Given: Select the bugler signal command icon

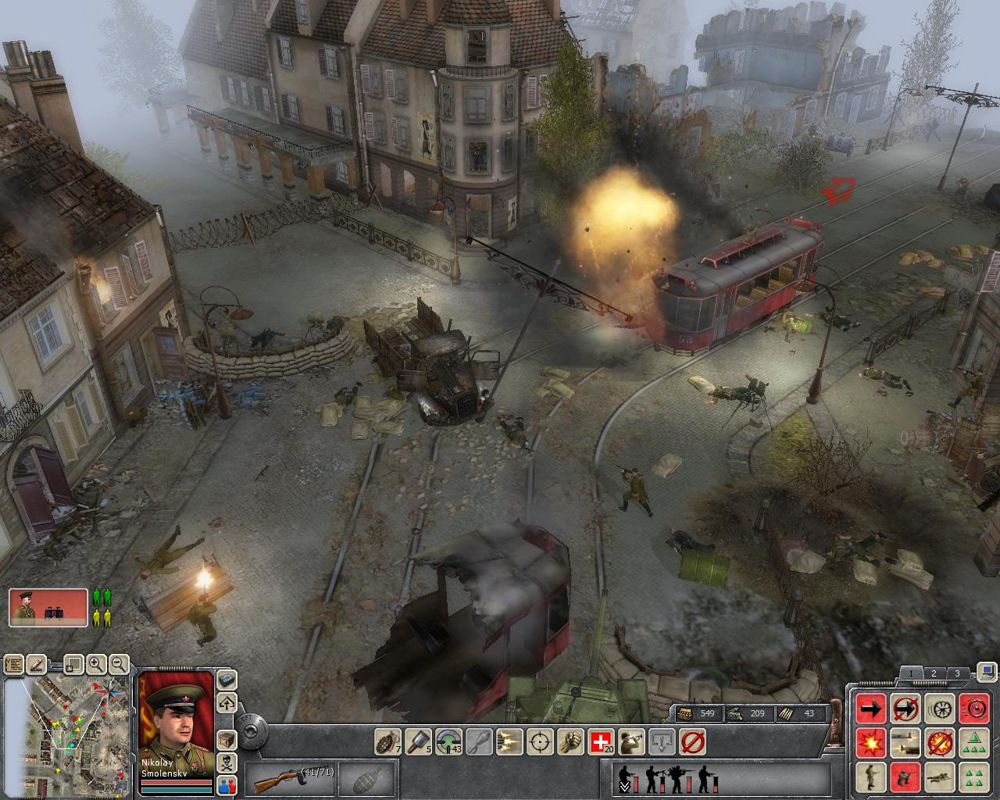Looking at the screenshot, I should [630, 741].
